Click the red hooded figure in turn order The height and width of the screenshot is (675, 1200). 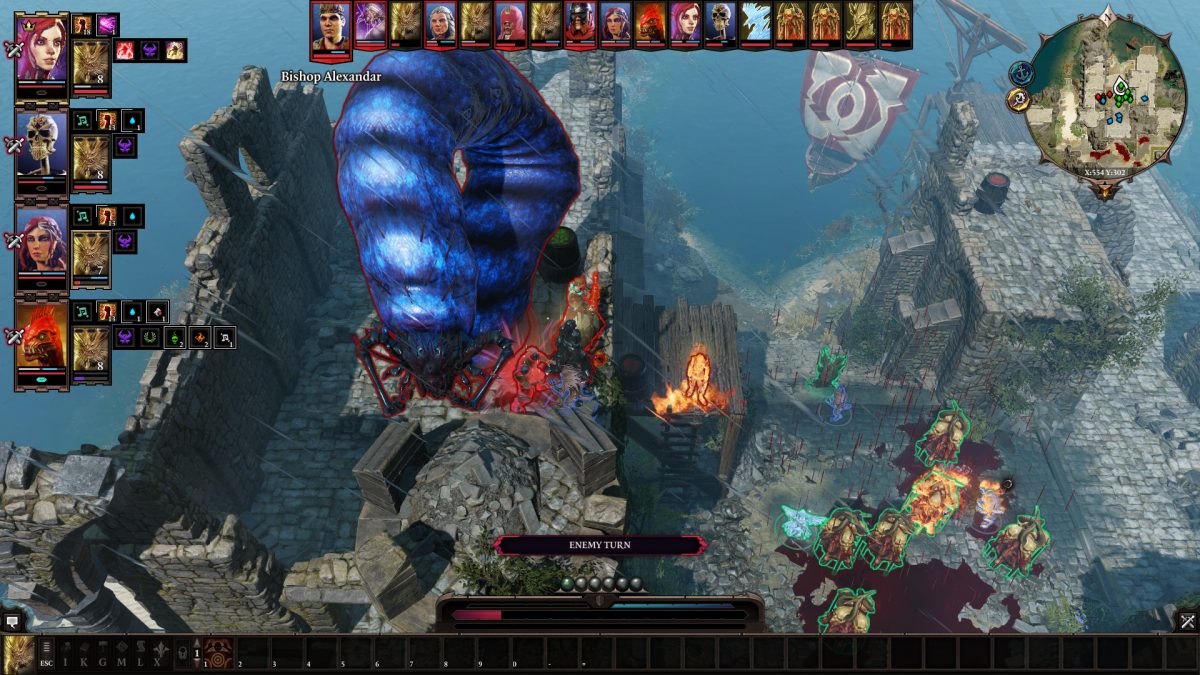[510, 24]
